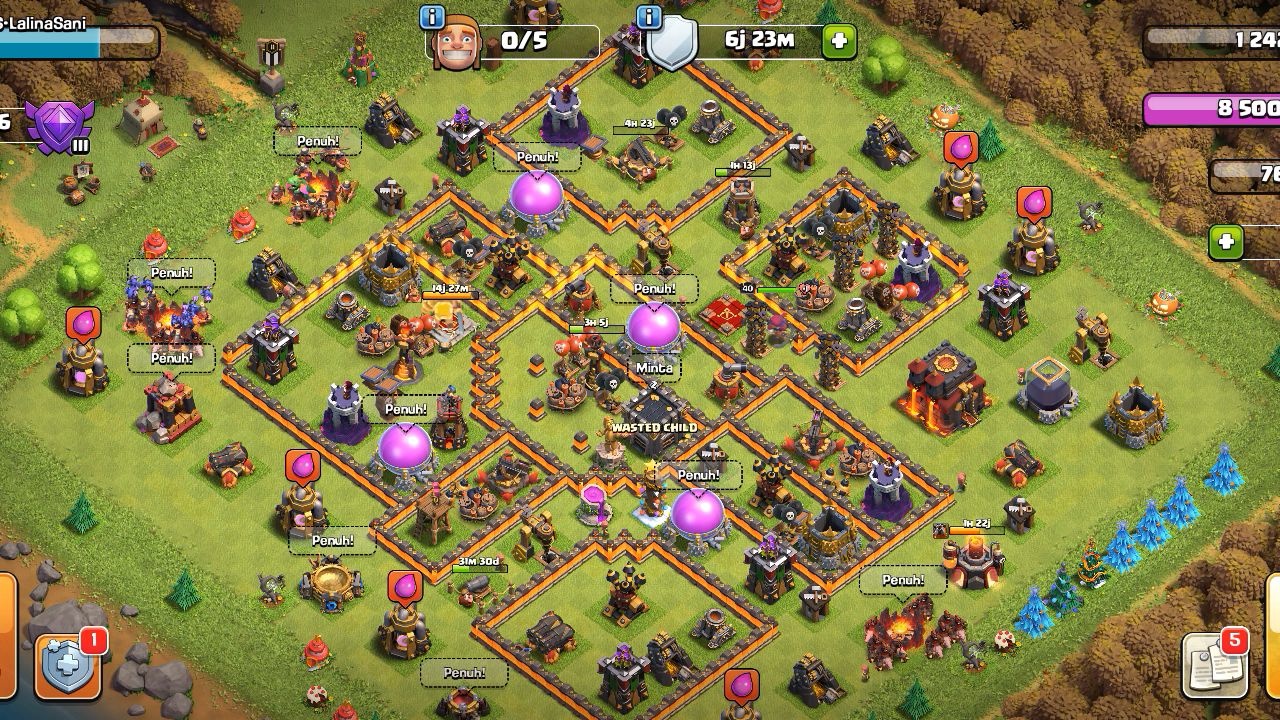Add gems with the right-side green plus
The image size is (1280, 720).
coord(1226,242)
